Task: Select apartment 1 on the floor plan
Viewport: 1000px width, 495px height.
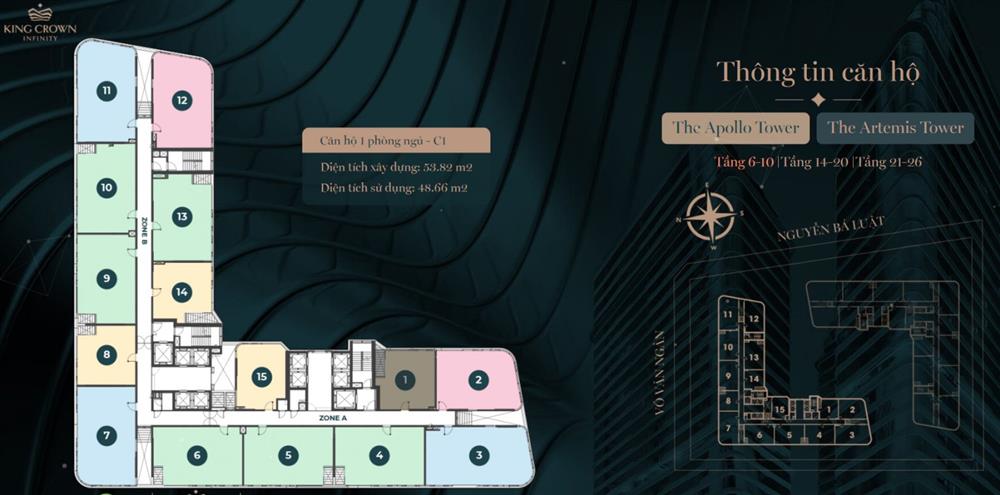Action: [x=405, y=379]
